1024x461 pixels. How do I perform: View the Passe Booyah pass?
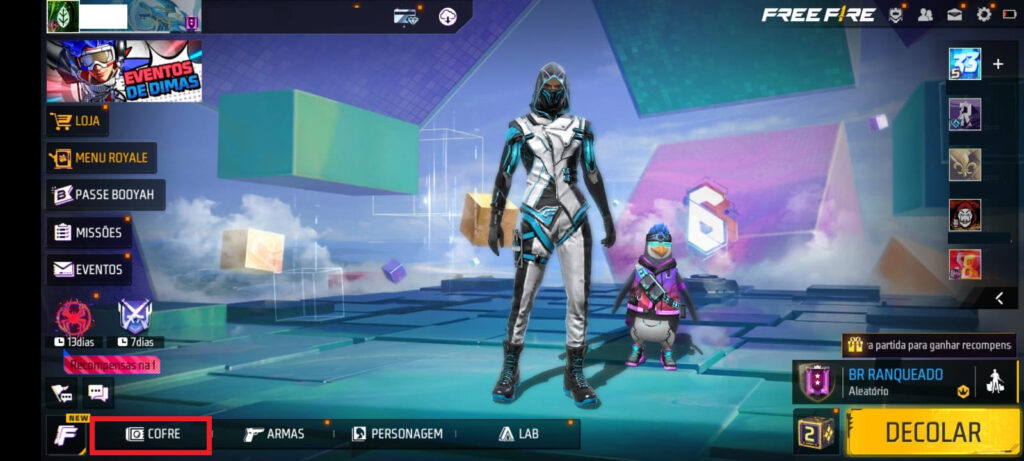(105, 195)
